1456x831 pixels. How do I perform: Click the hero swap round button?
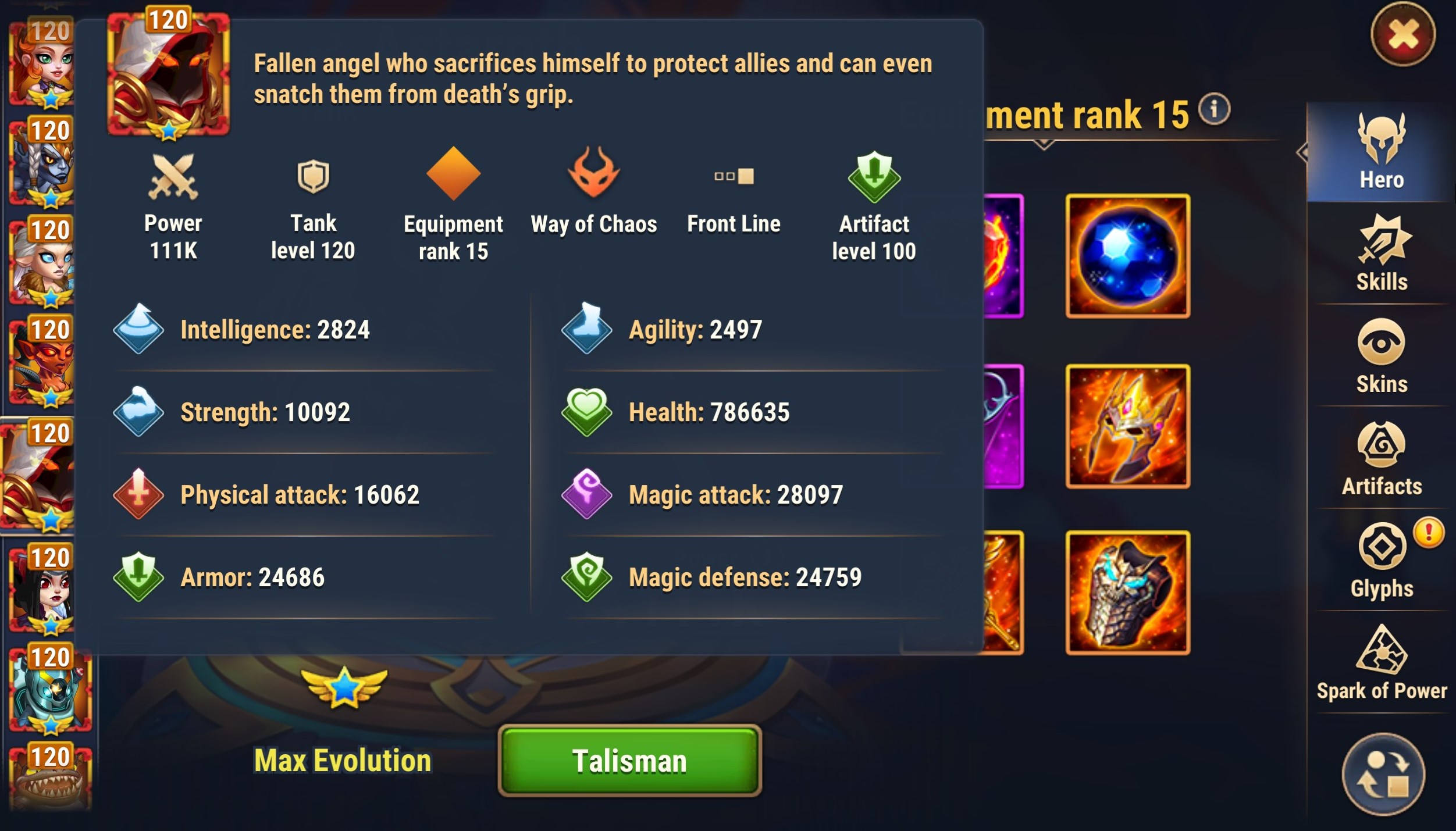[1383, 774]
